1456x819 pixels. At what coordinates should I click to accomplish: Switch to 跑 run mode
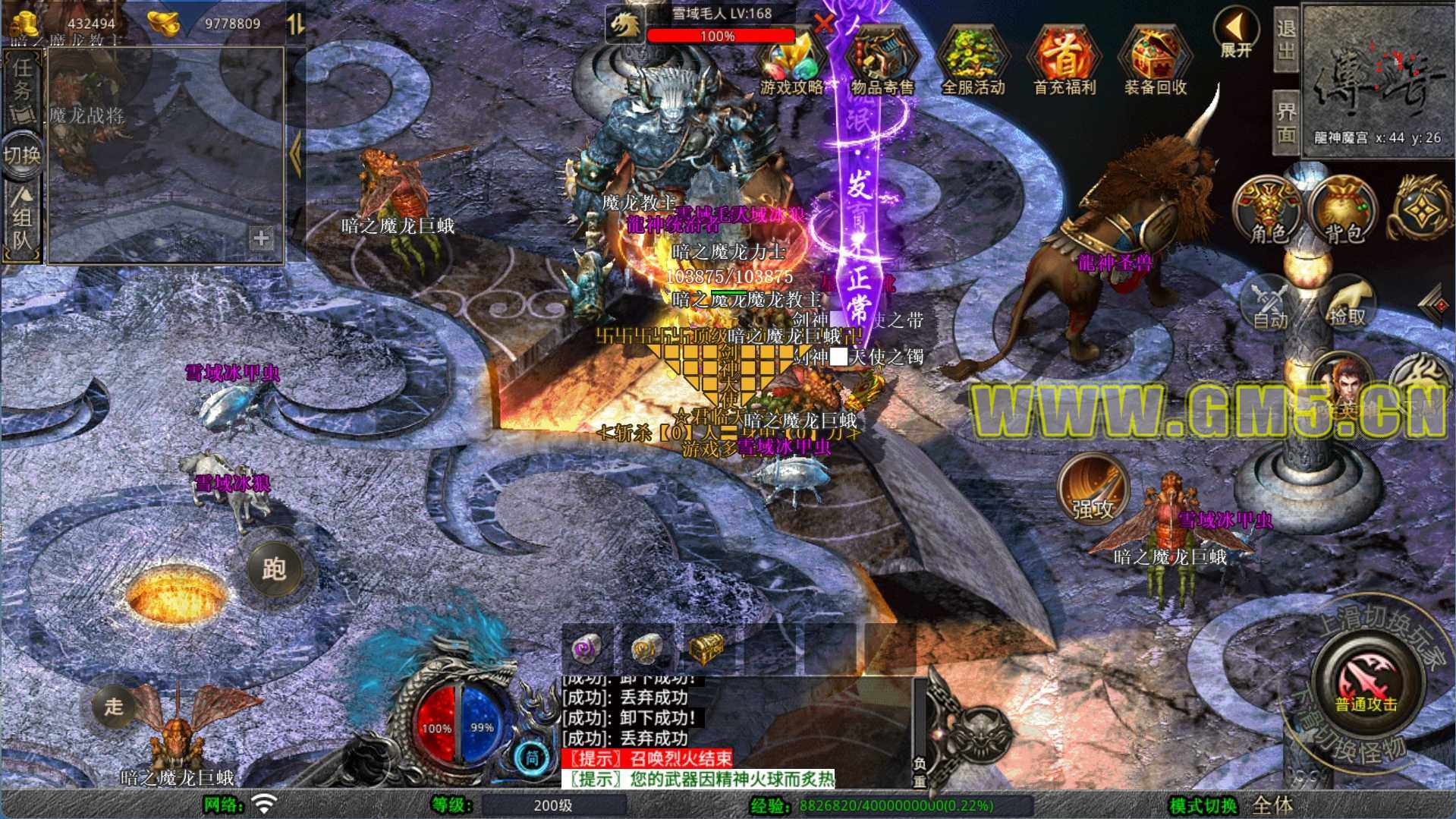click(x=273, y=569)
